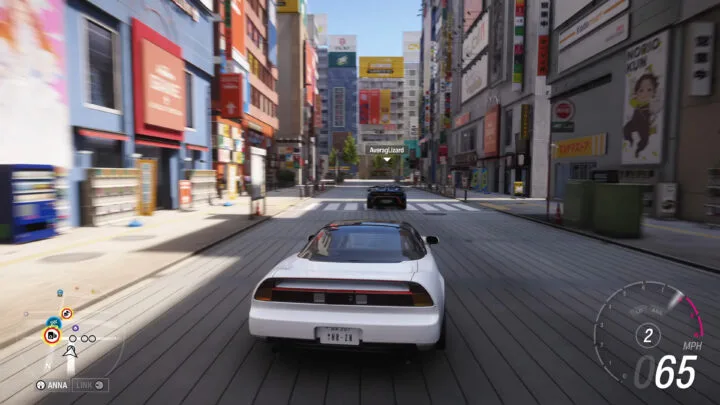Select the AveragLizard player name tag
The height and width of the screenshot is (405, 720).
pyautogui.click(x=385, y=149)
